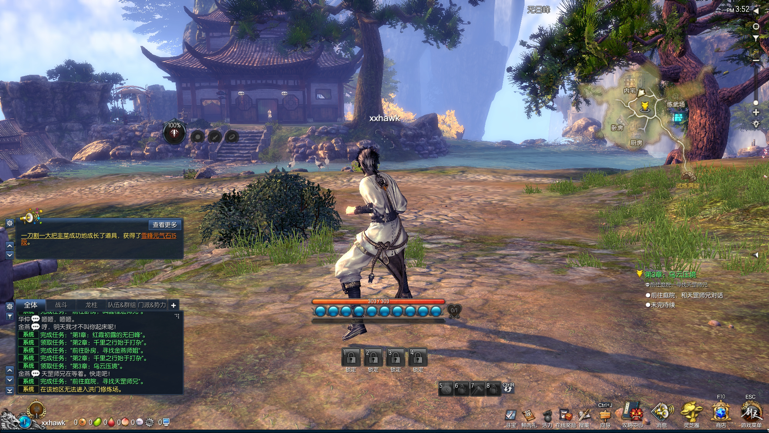Open the 龙柱 chat tab
The width and height of the screenshot is (769, 433).
point(90,305)
